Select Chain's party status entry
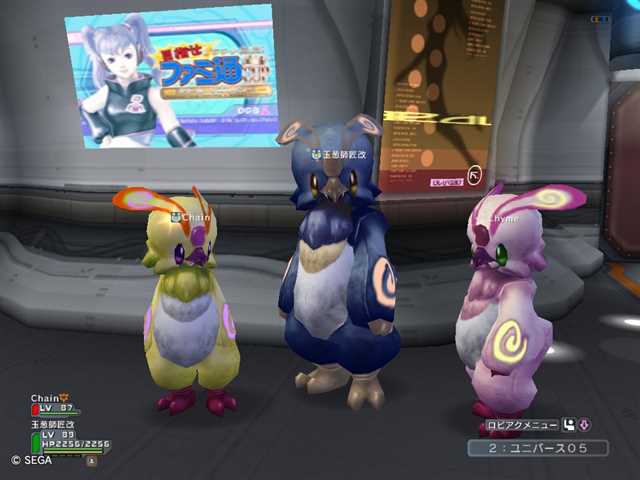The image size is (640, 480). click(x=55, y=403)
